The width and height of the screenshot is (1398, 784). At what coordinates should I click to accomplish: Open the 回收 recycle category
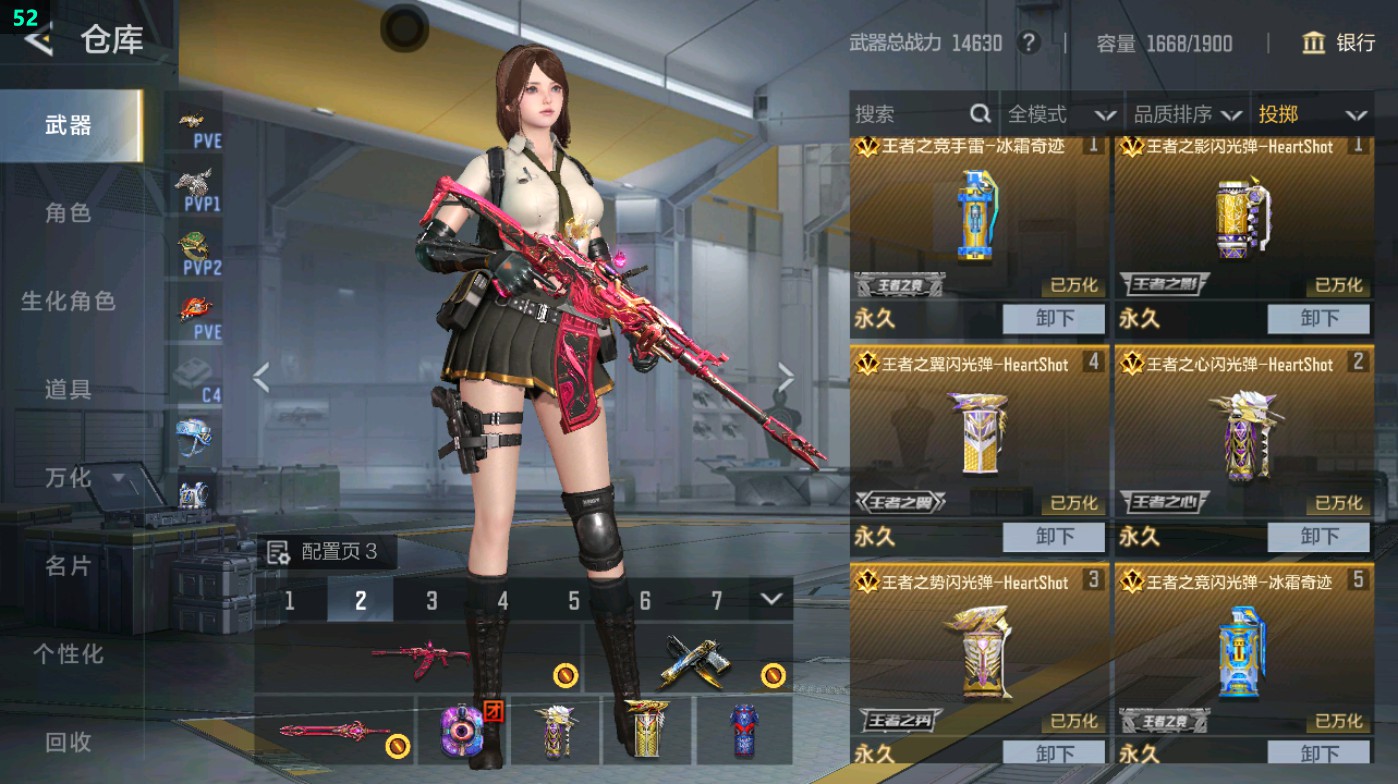(68, 742)
